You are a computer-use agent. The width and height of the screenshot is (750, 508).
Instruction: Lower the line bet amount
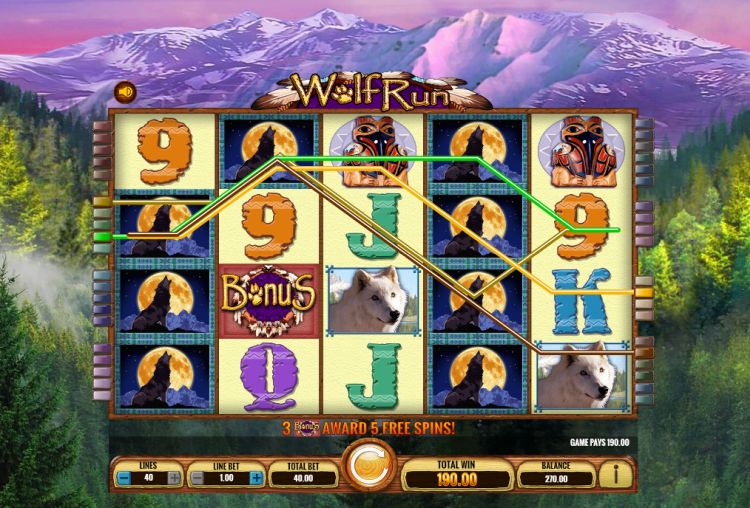(199, 478)
